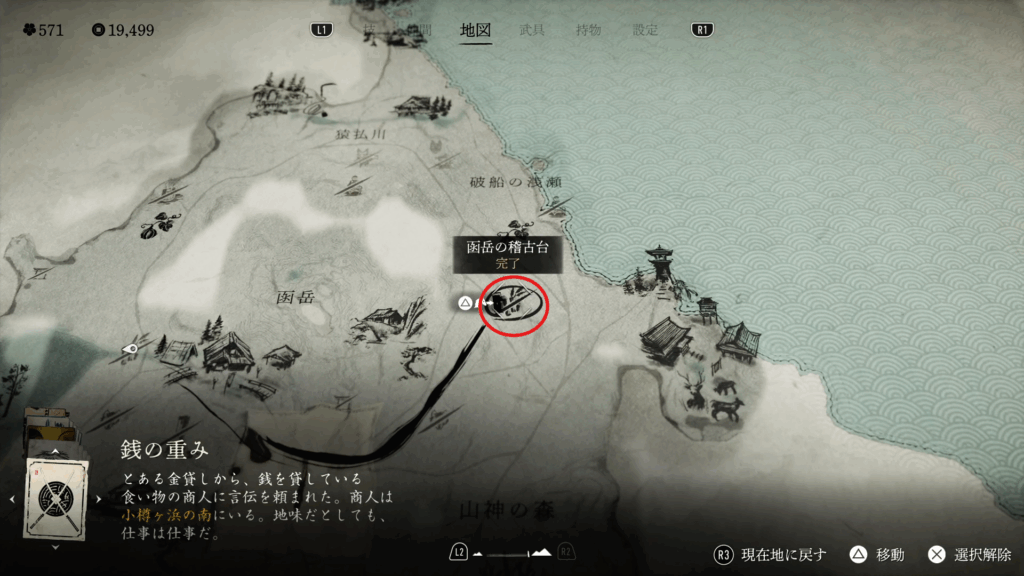Select the white eye marker on the map
Screen dimensions: 1024x576
tap(130, 349)
